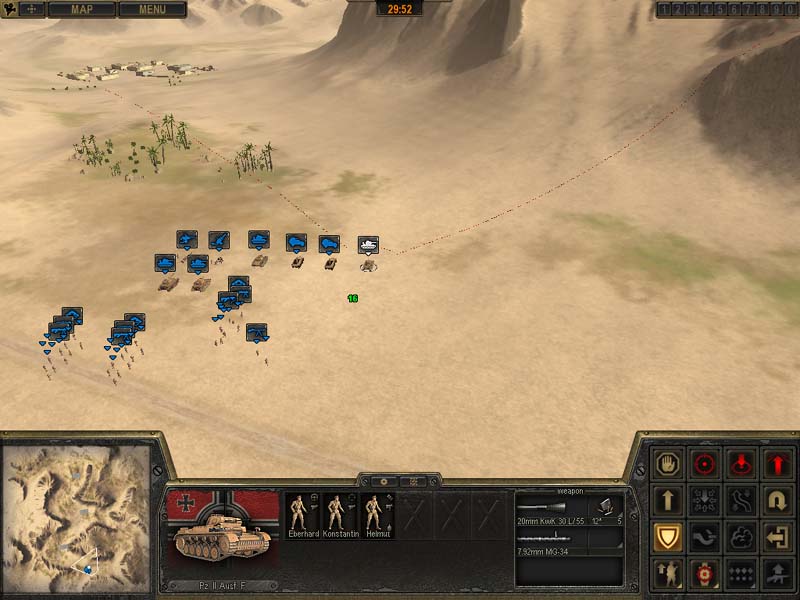Activate the stop command hand icon
This screenshot has width=800, height=600.
pos(667,464)
